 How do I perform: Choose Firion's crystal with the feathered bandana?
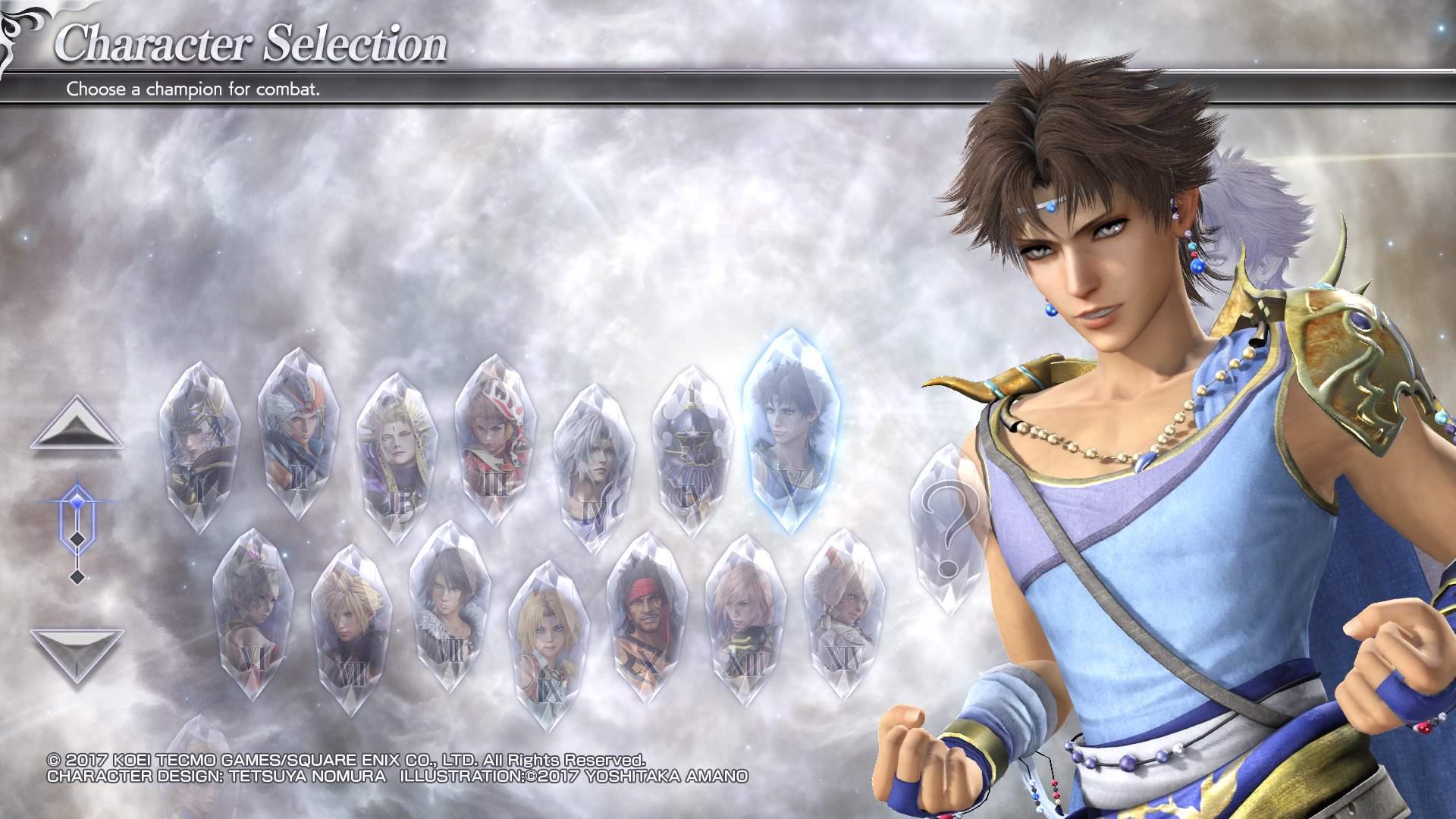(x=297, y=432)
